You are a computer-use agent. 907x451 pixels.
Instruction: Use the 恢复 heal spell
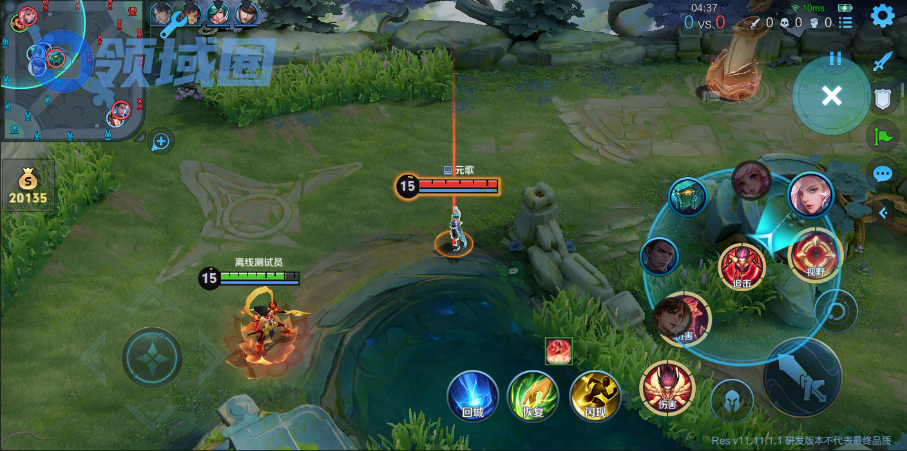532,394
